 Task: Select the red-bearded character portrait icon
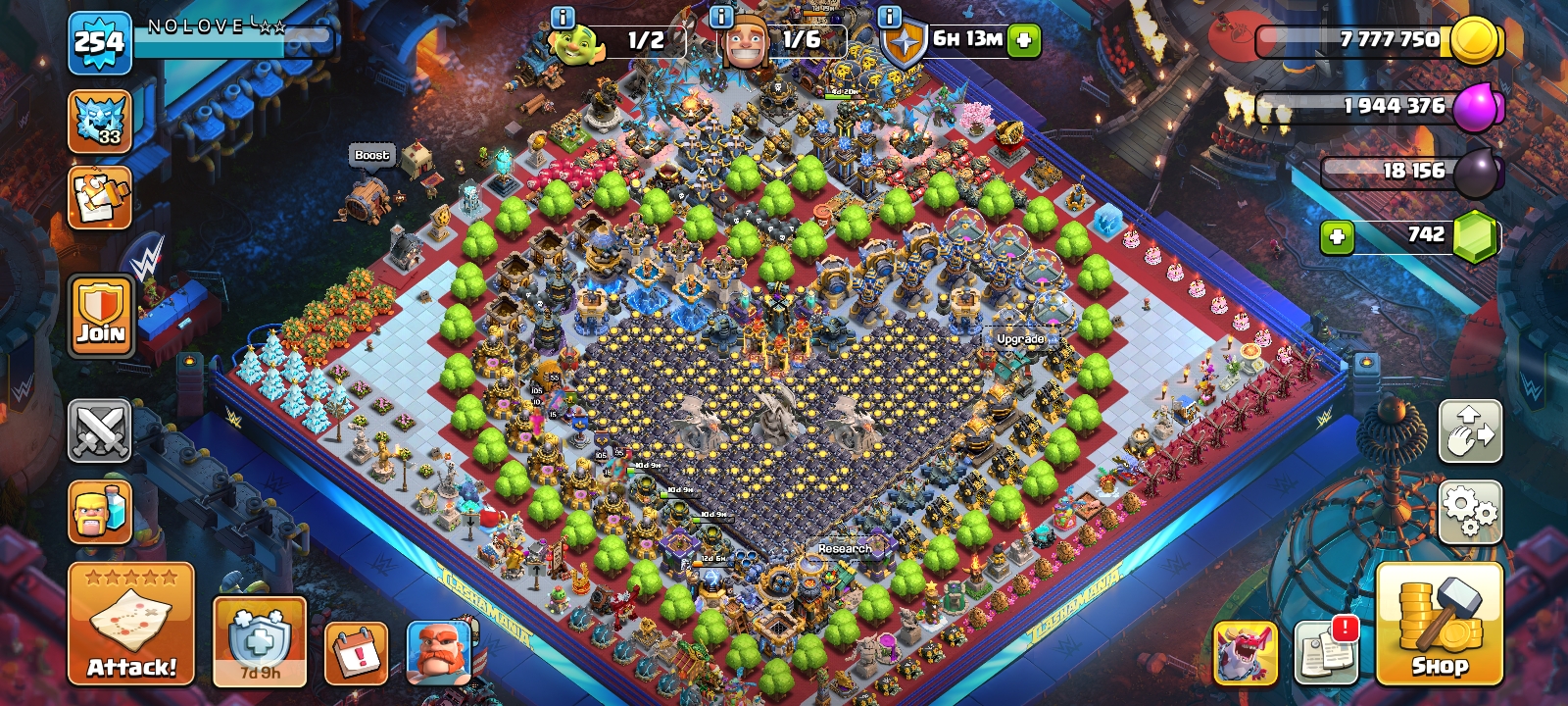pos(438,652)
